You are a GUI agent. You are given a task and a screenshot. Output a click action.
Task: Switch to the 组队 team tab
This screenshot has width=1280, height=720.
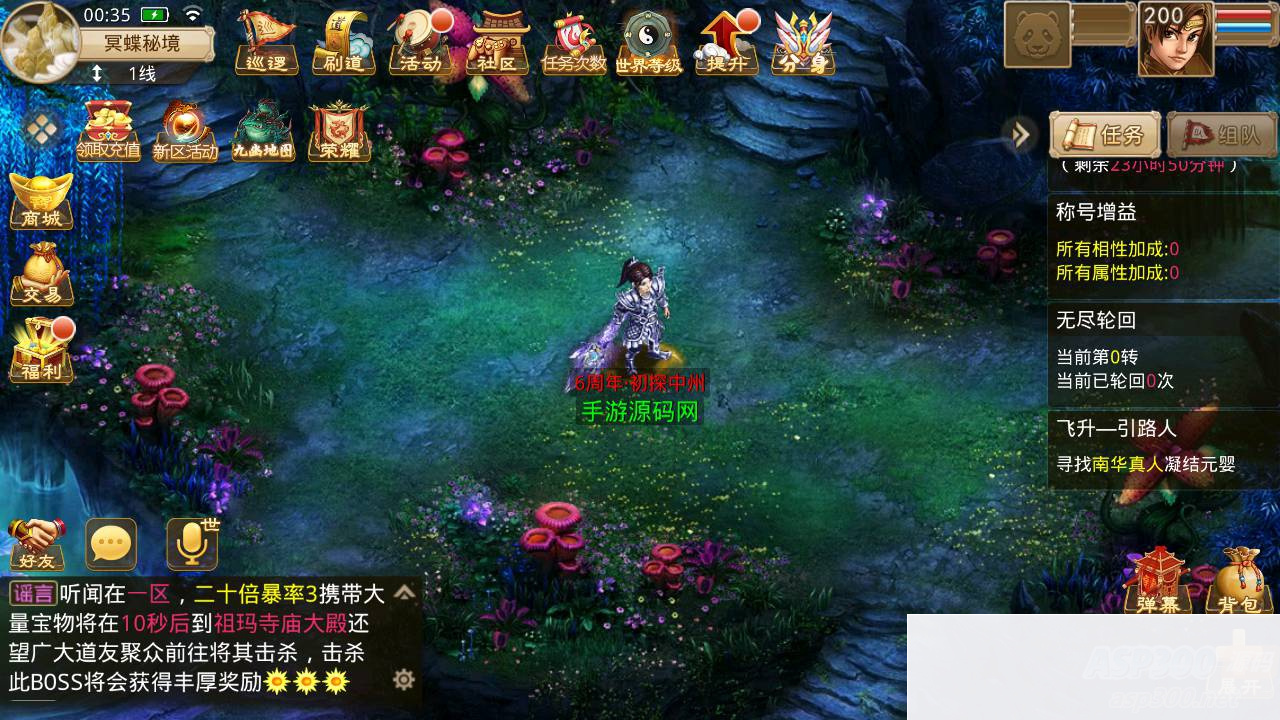click(1221, 135)
